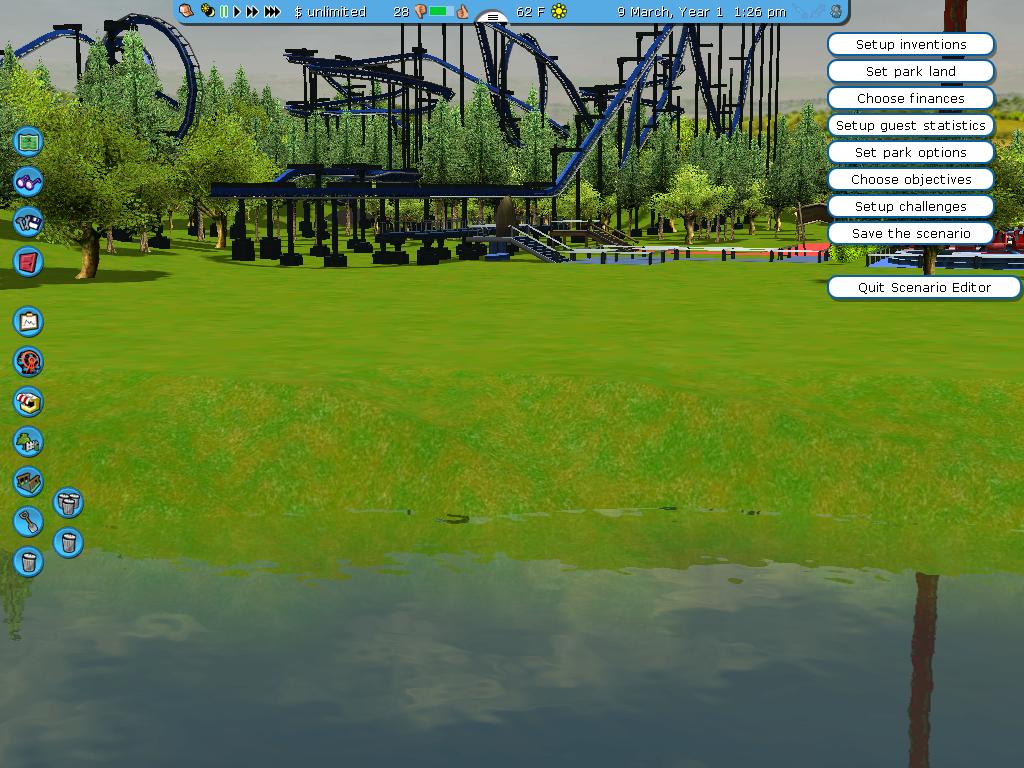Open the clipboard graph park management
This screenshot has height=768, width=1024.
28,321
